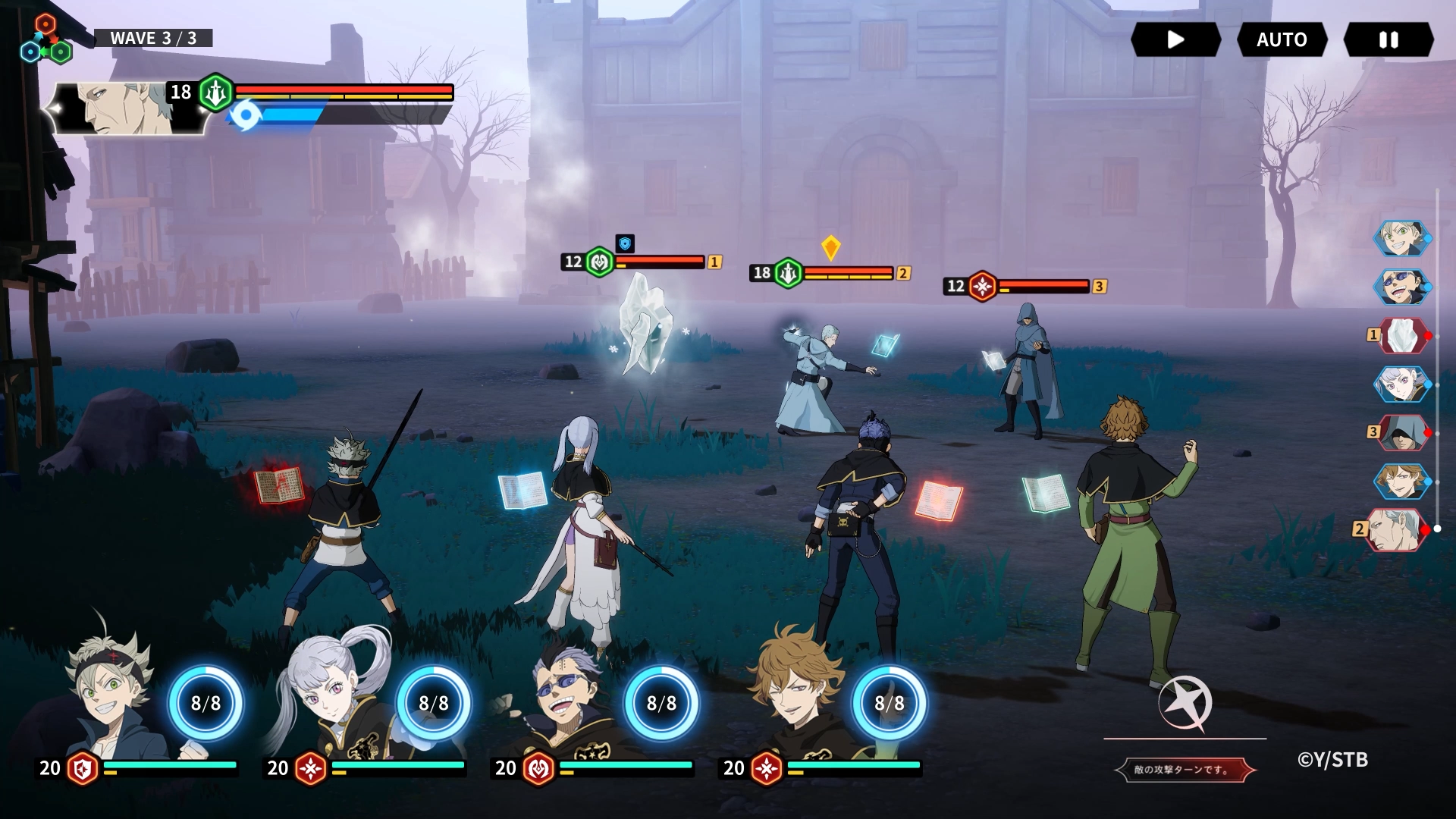Screen dimensions: 1456x819
Task: Click the boss portrait beside the top health bar
Action: click(129, 108)
